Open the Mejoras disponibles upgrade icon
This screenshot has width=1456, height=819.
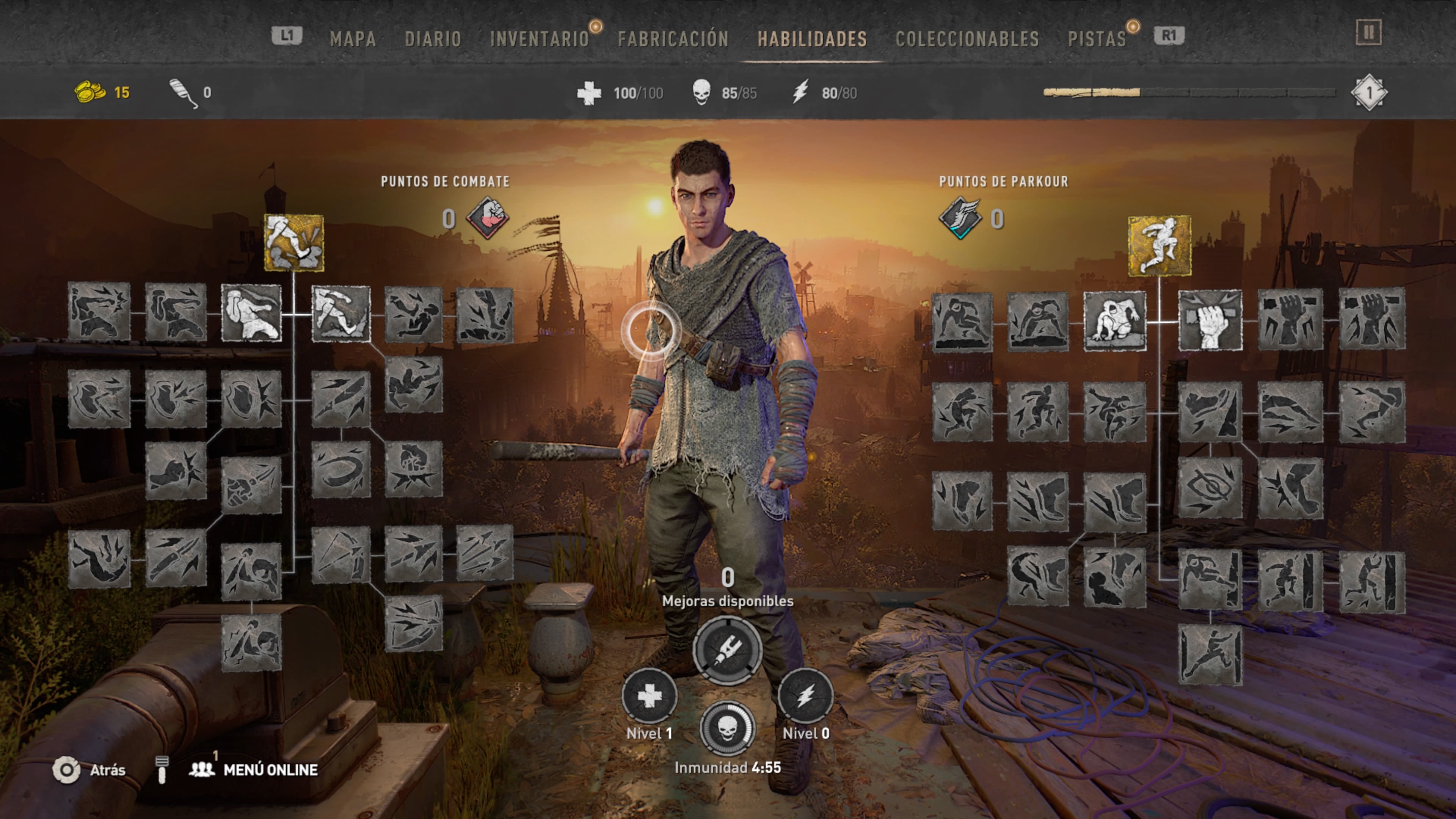[x=728, y=651]
